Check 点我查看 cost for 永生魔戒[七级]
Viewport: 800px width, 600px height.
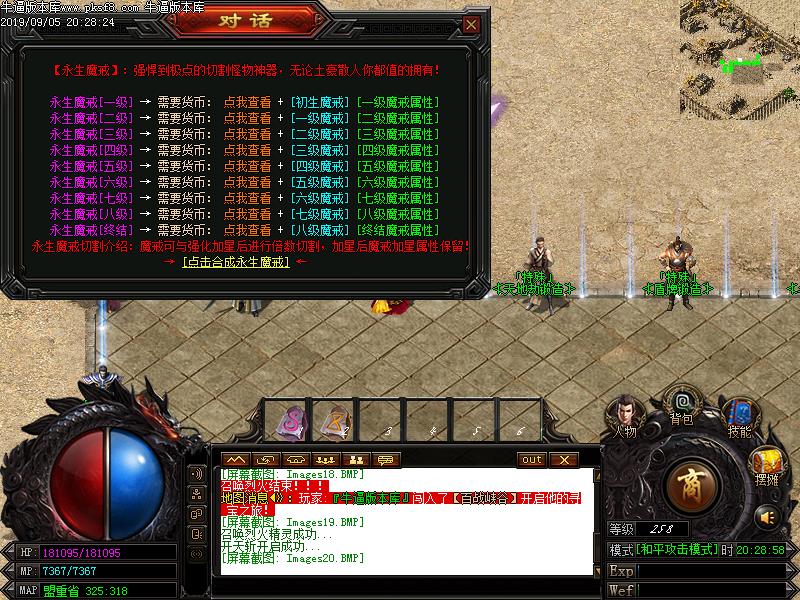pyautogui.click(x=247, y=198)
